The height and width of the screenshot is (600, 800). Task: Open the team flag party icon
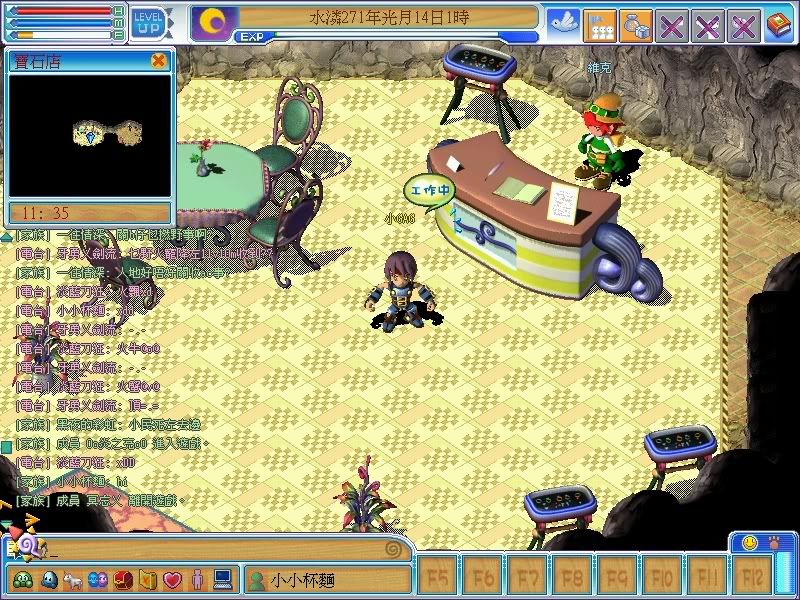(599, 24)
